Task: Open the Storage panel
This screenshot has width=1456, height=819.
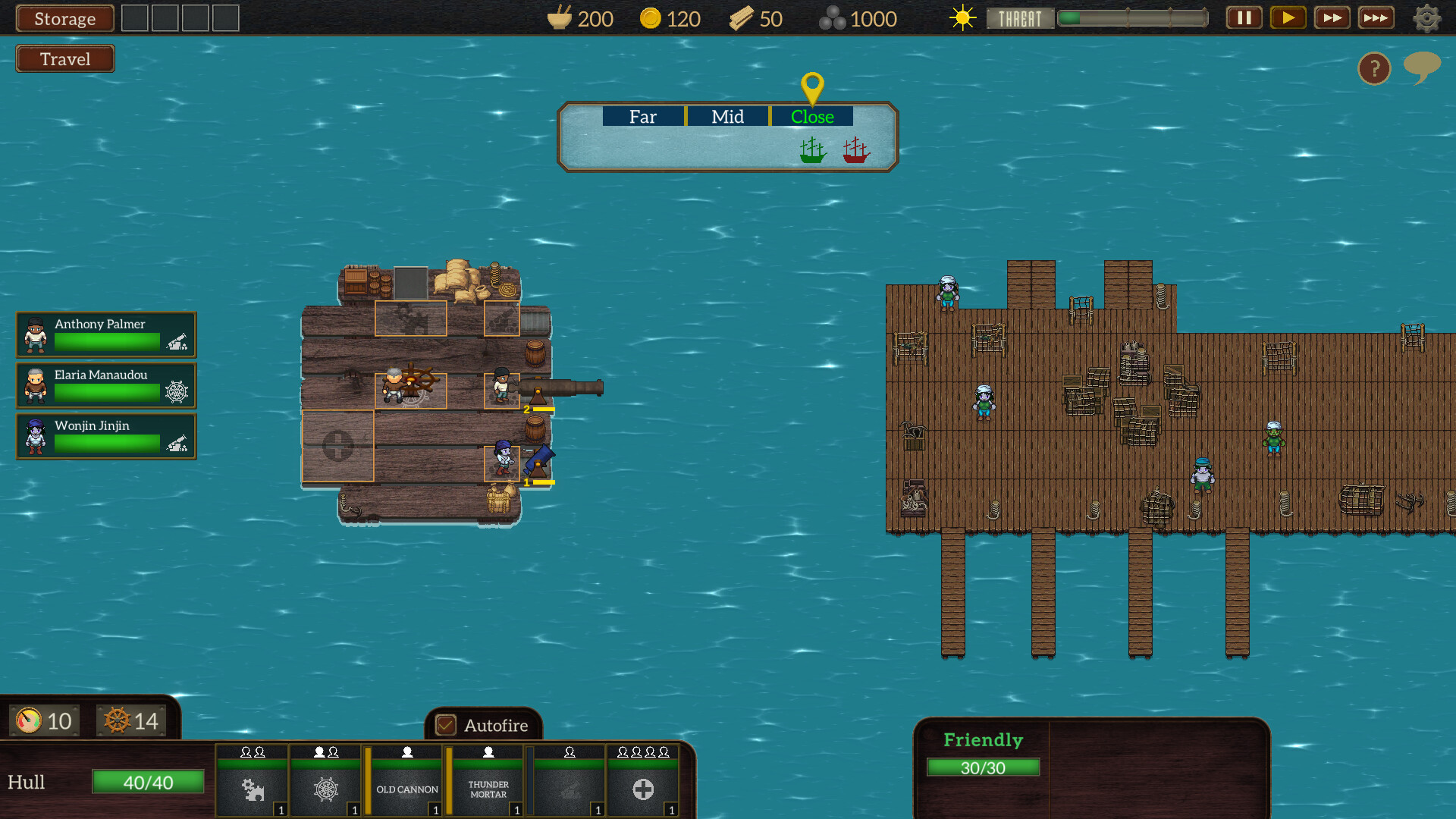Action: 64,18
